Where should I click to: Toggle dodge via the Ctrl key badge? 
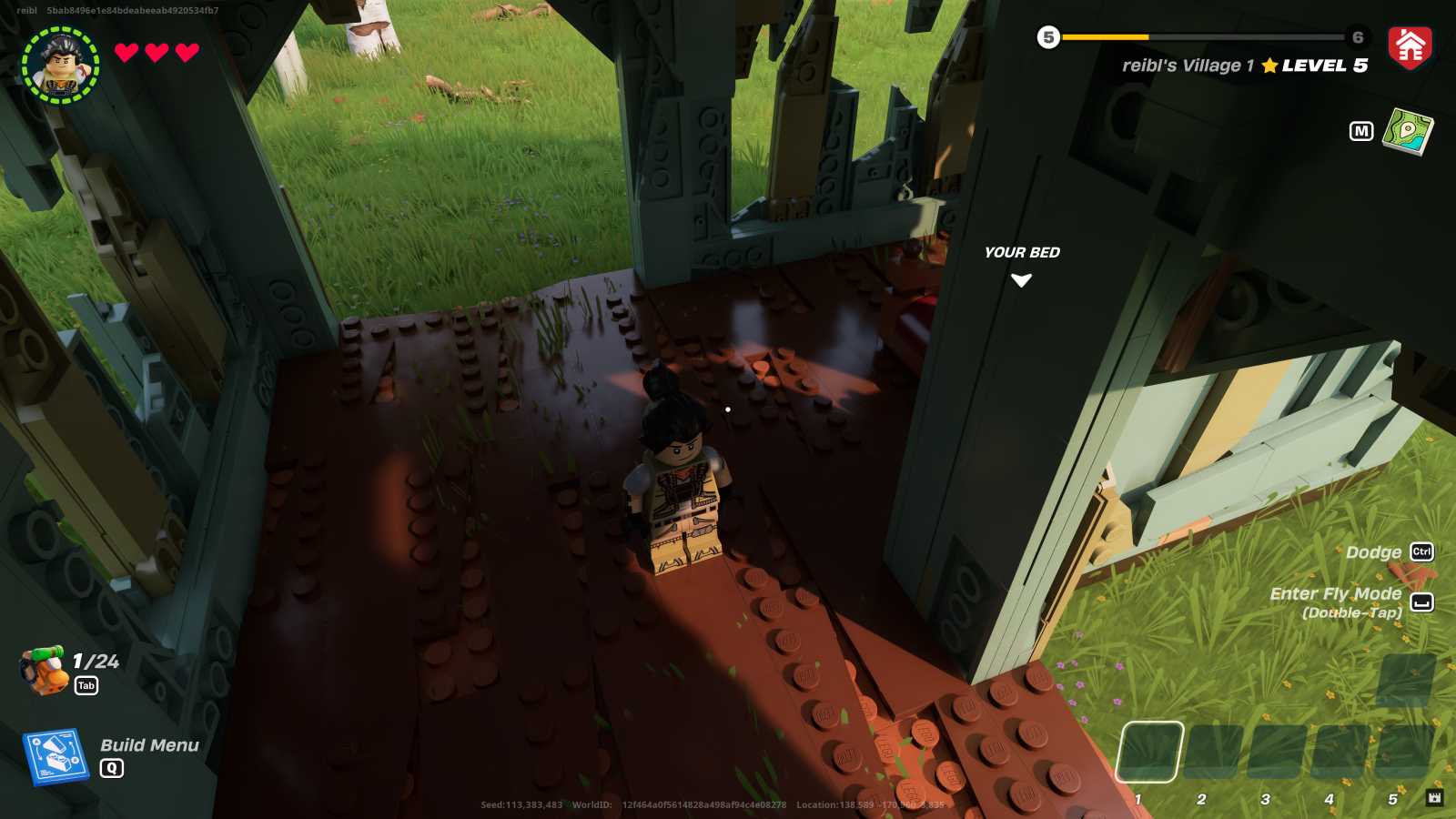click(1421, 552)
